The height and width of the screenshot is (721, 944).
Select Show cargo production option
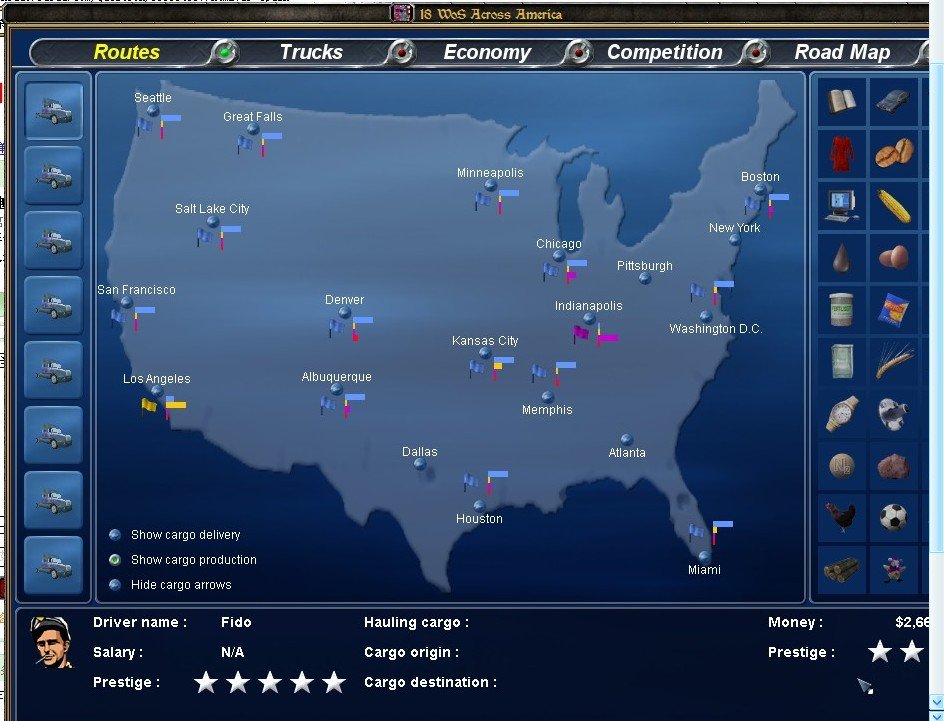(115, 560)
